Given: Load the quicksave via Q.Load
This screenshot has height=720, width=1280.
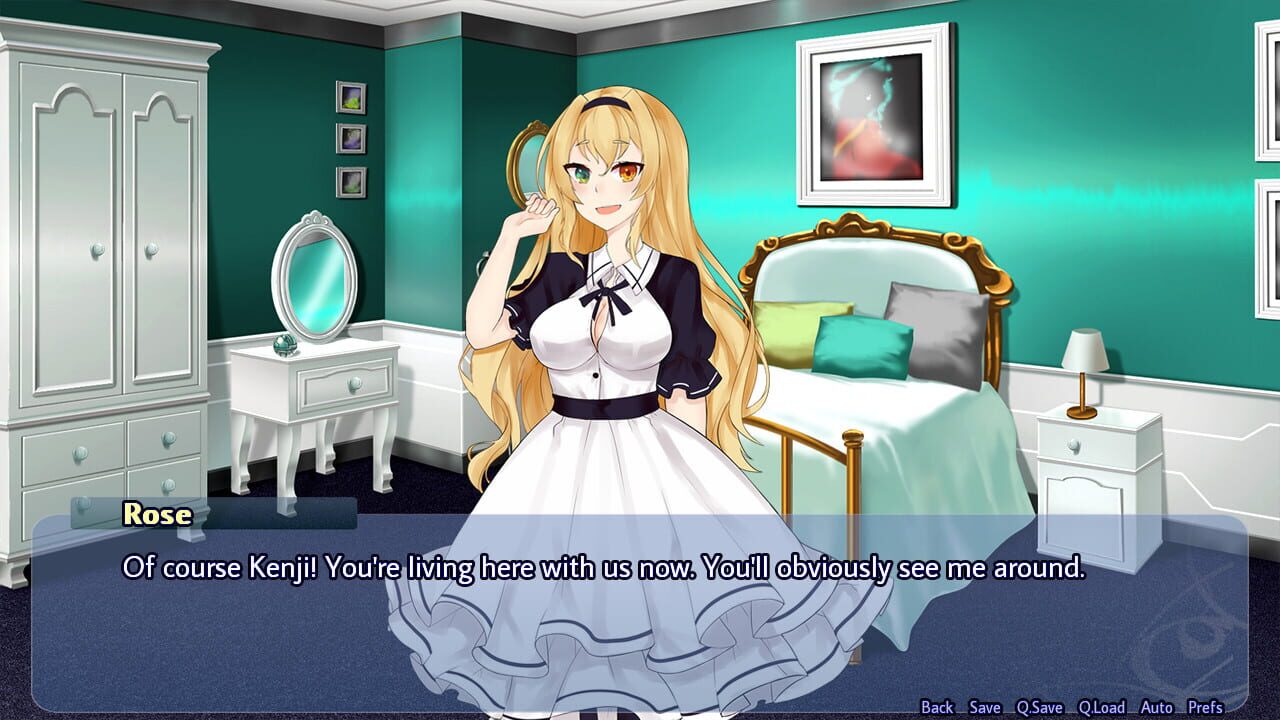Looking at the screenshot, I should tap(1101, 706).
